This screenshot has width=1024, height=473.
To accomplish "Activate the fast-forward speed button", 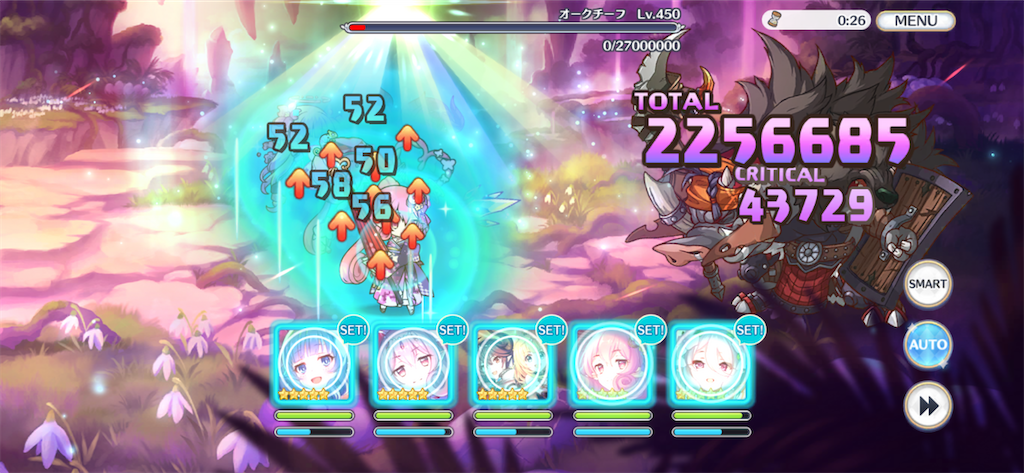I will [x=927, y=406].
